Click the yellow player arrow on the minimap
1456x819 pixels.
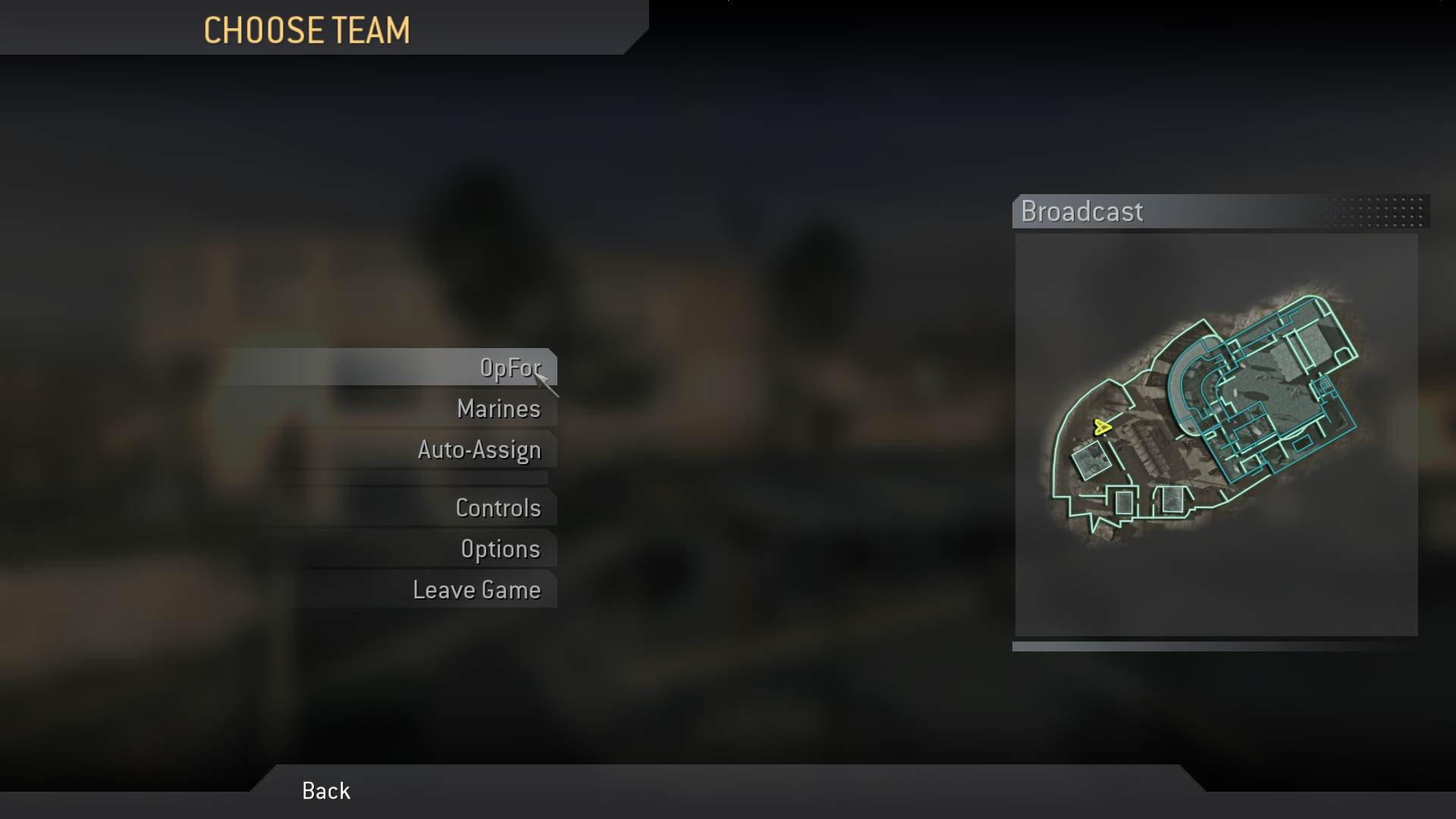[x=1103, y=427]
